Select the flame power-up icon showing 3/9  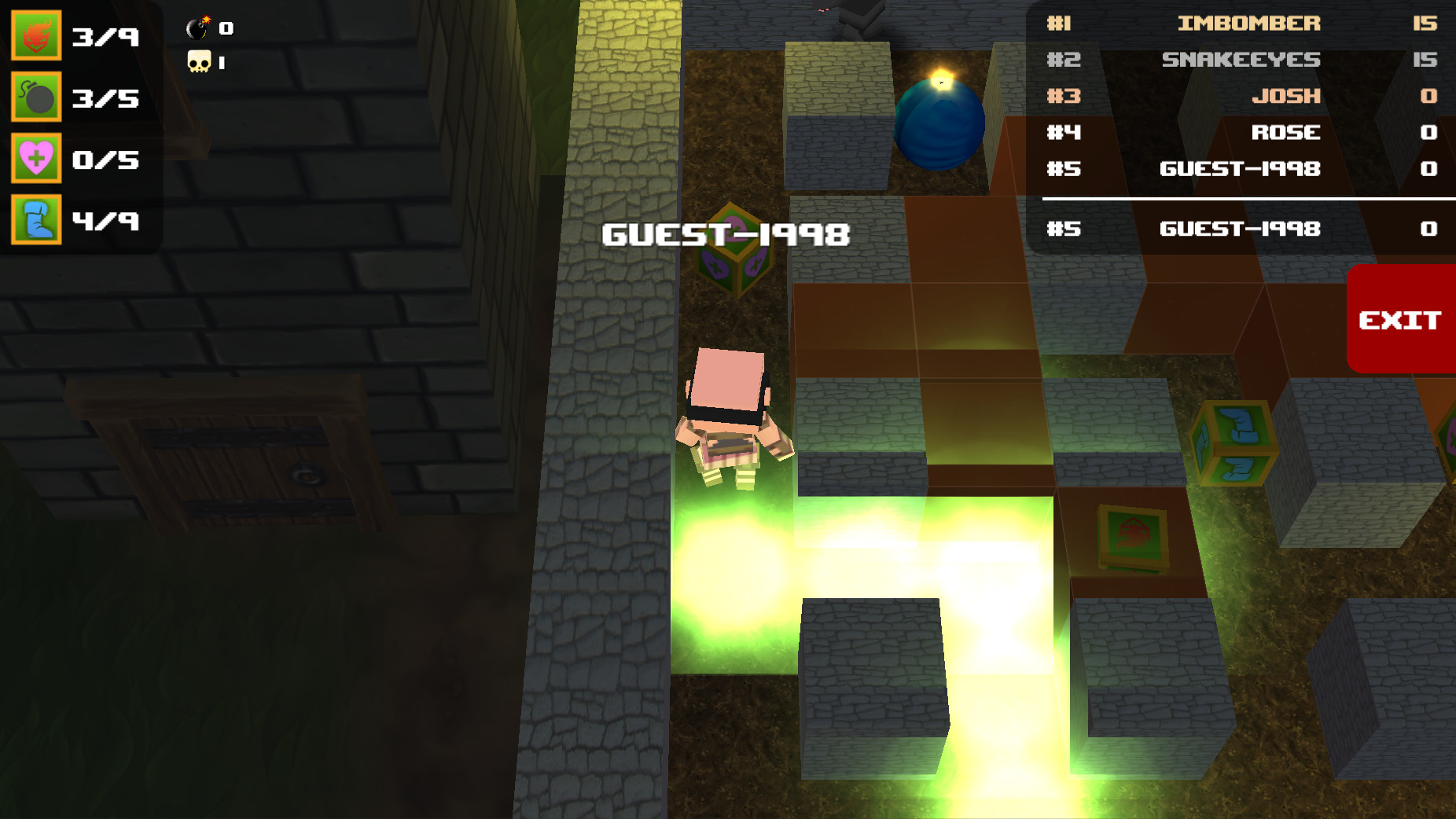(x=36, y=35)
